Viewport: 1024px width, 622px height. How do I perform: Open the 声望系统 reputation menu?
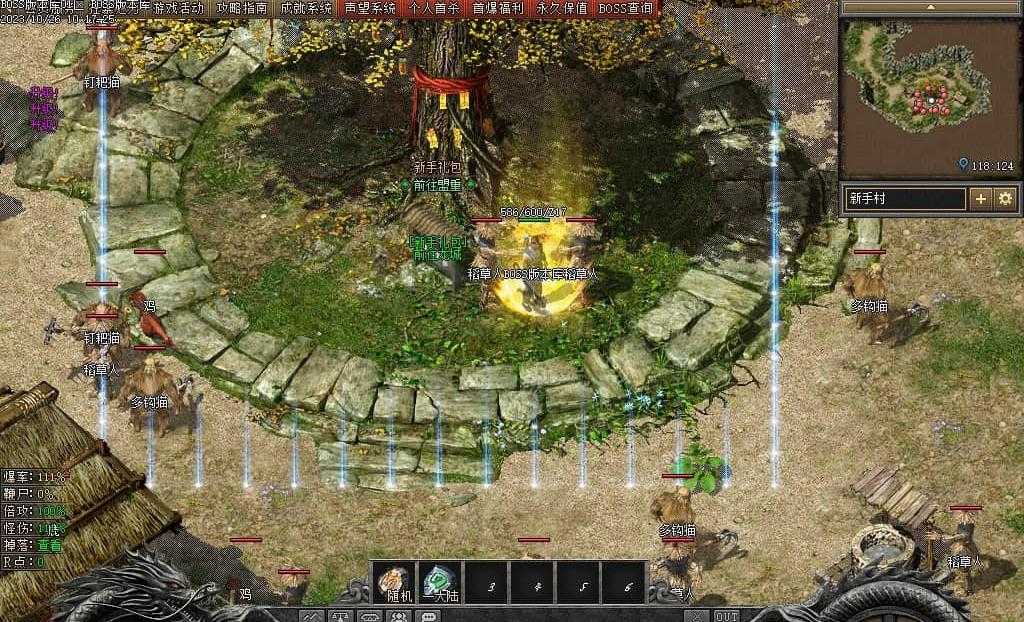371,8
